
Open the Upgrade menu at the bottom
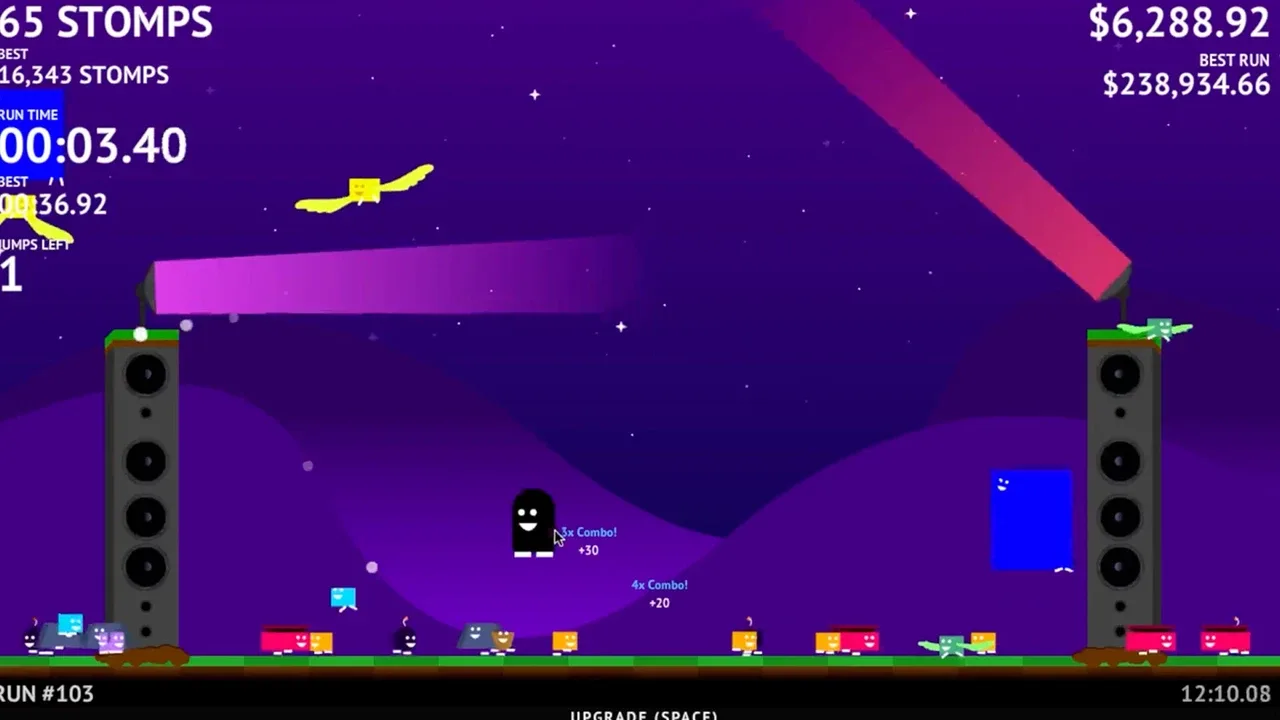(x=643, y=714)
